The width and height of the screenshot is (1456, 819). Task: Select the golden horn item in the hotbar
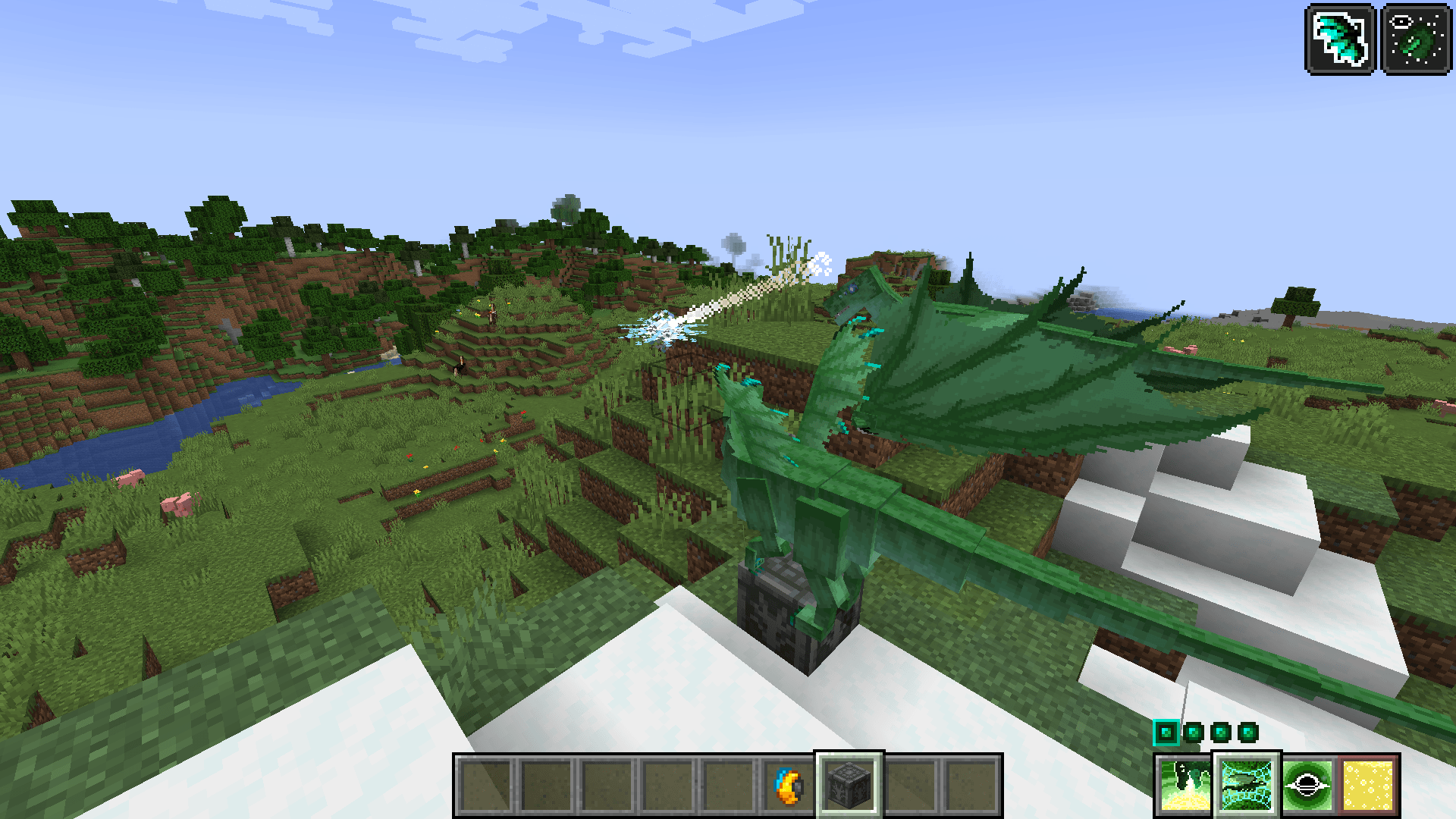786,786
